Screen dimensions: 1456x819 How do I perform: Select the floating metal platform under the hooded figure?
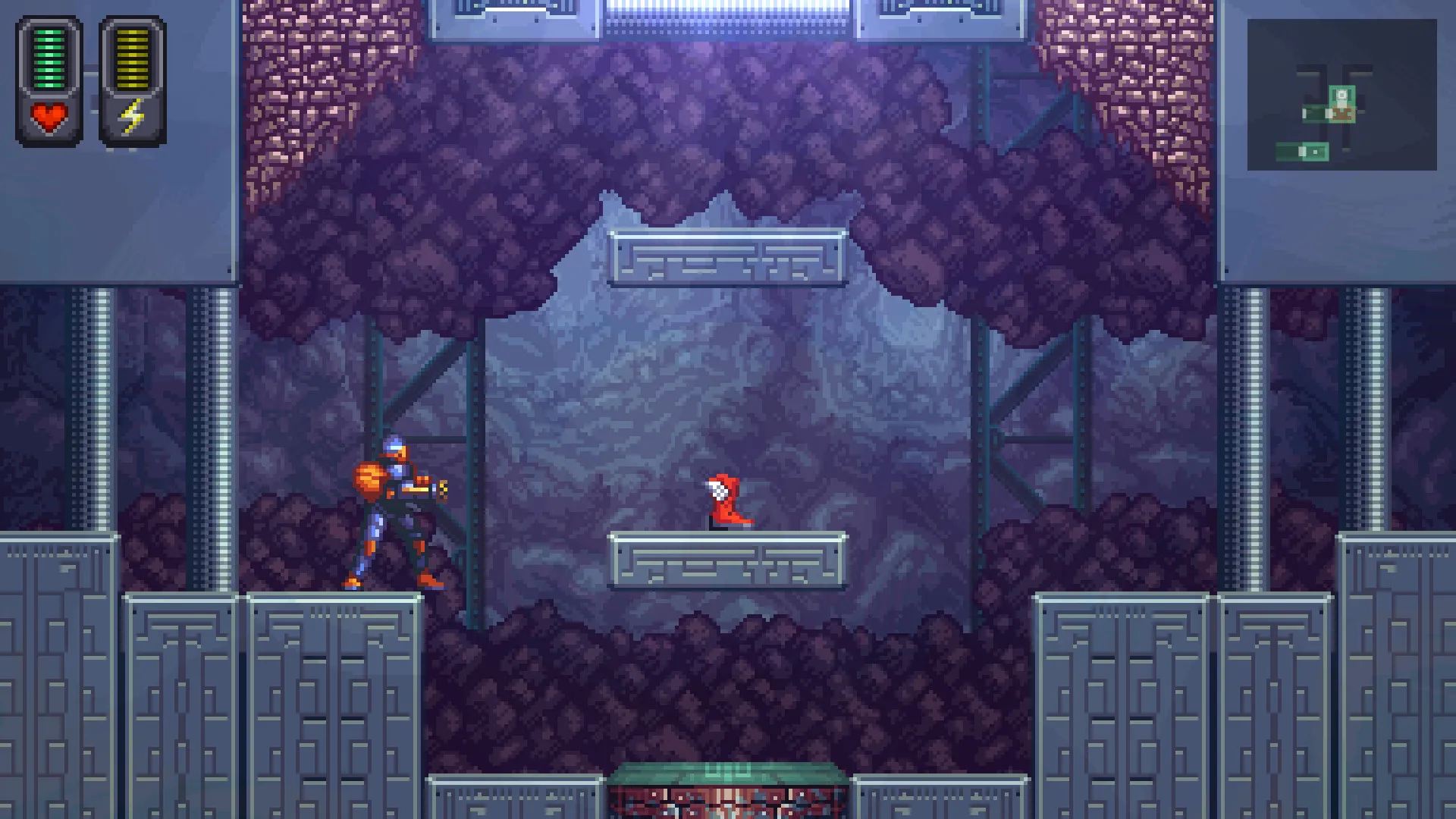[726, 561]
